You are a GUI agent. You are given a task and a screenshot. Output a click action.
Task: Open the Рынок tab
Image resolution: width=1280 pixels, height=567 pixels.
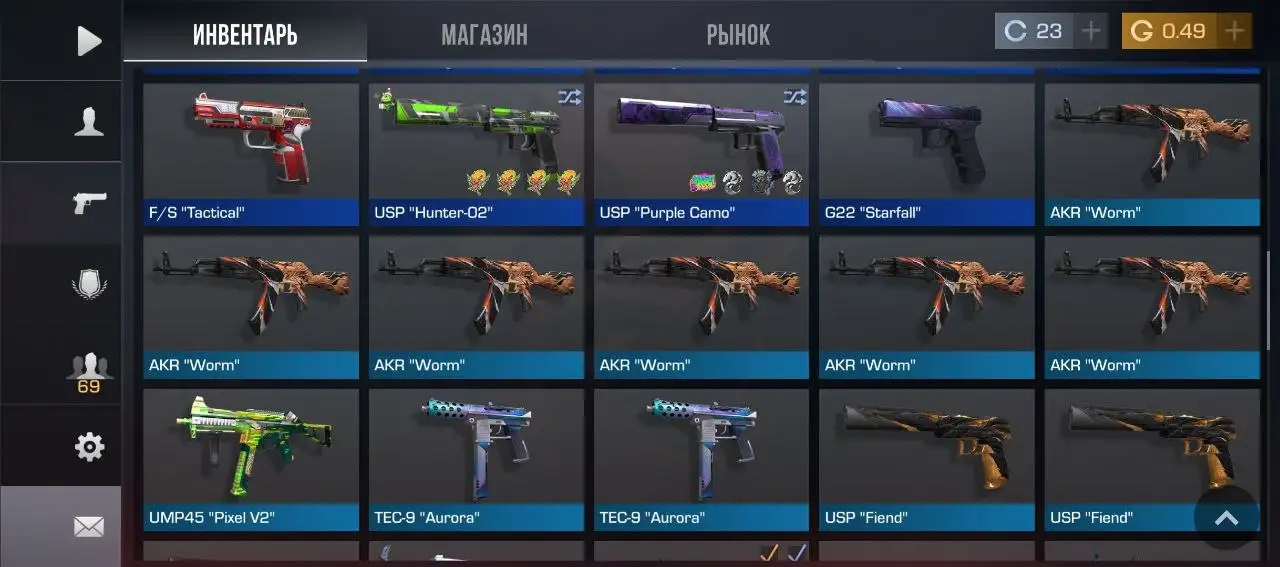click(x=738, y=35)
